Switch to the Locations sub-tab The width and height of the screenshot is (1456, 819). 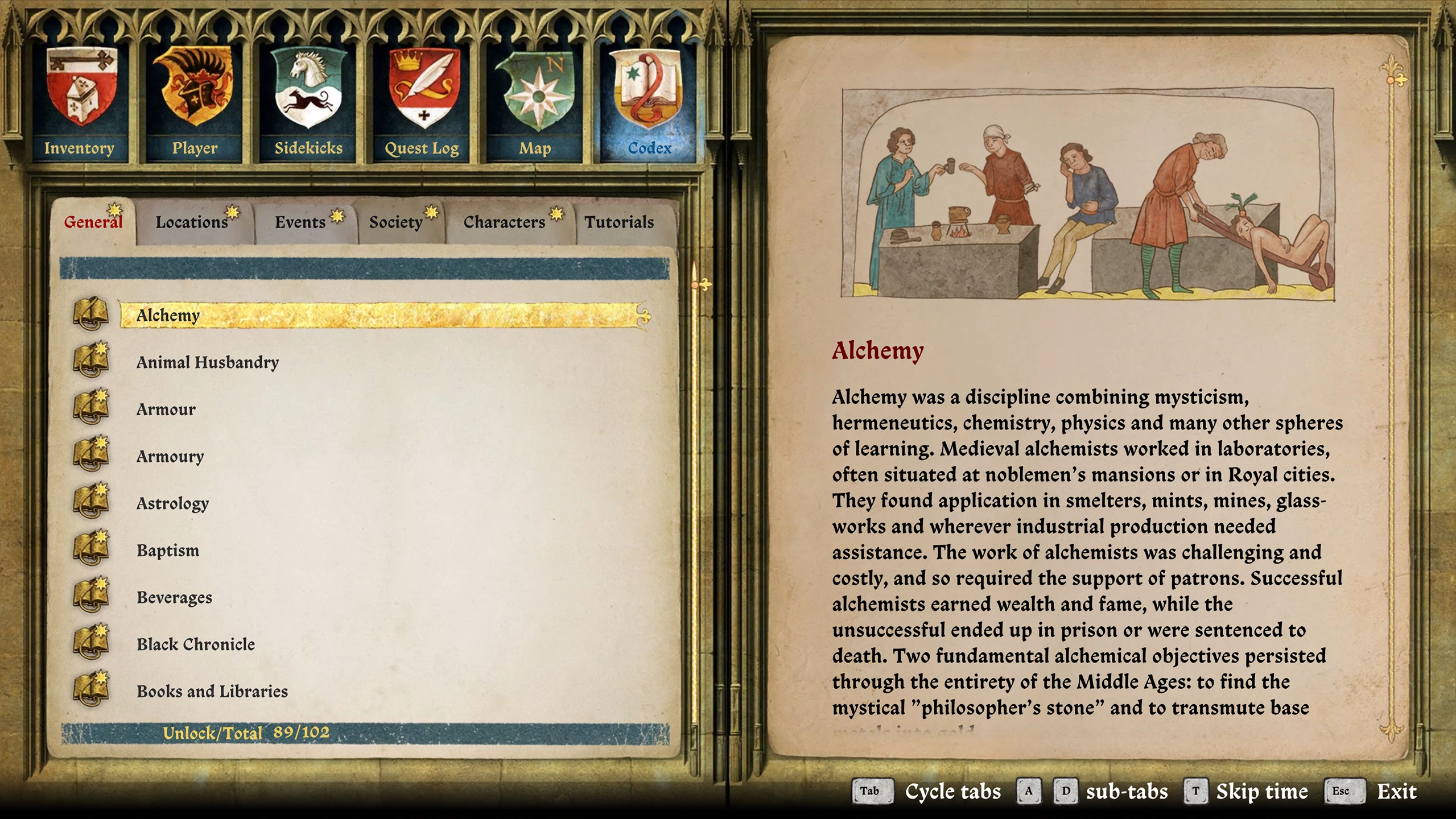(192, 222)
